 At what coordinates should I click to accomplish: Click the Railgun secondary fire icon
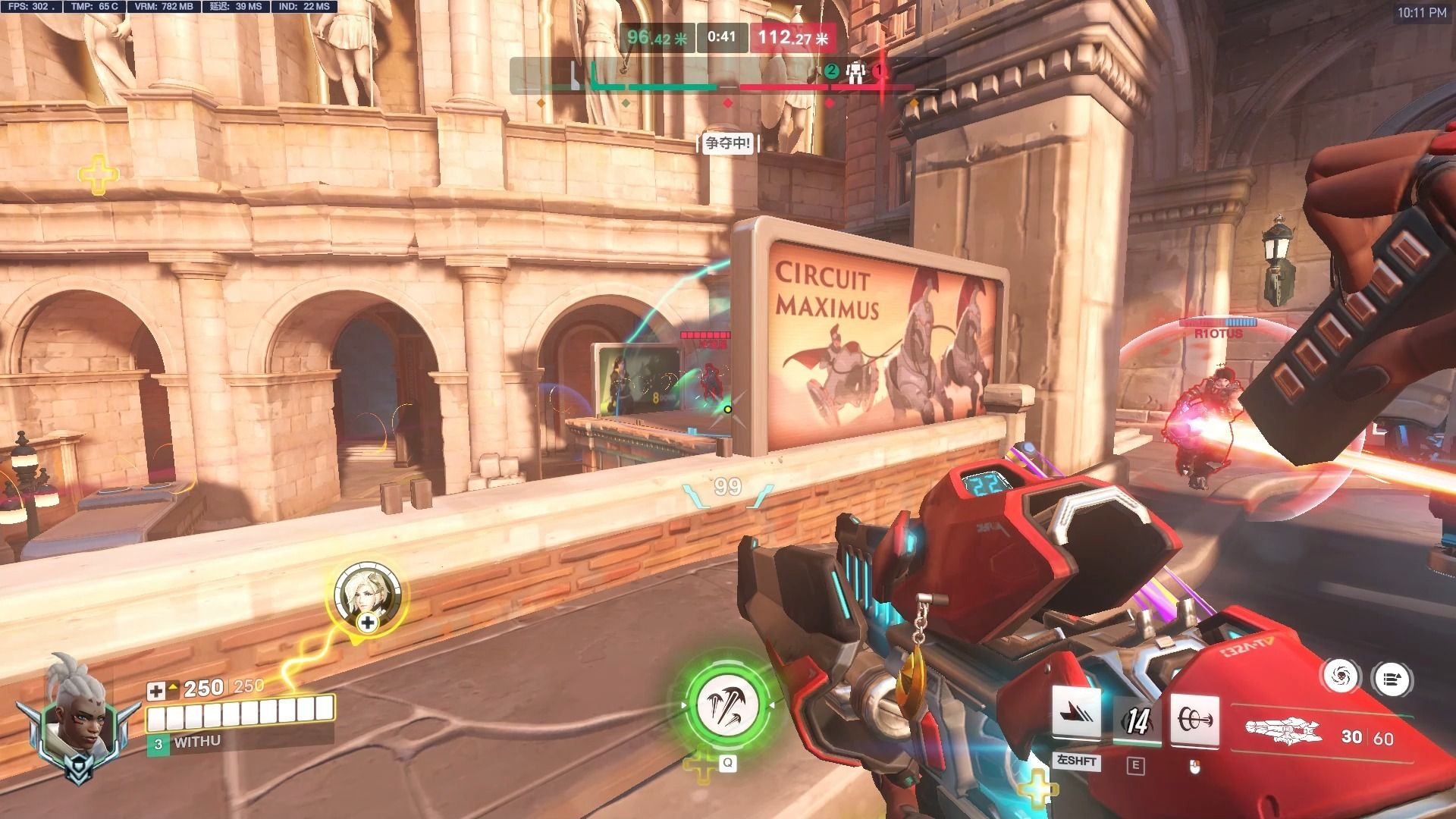coord(1194,717)
